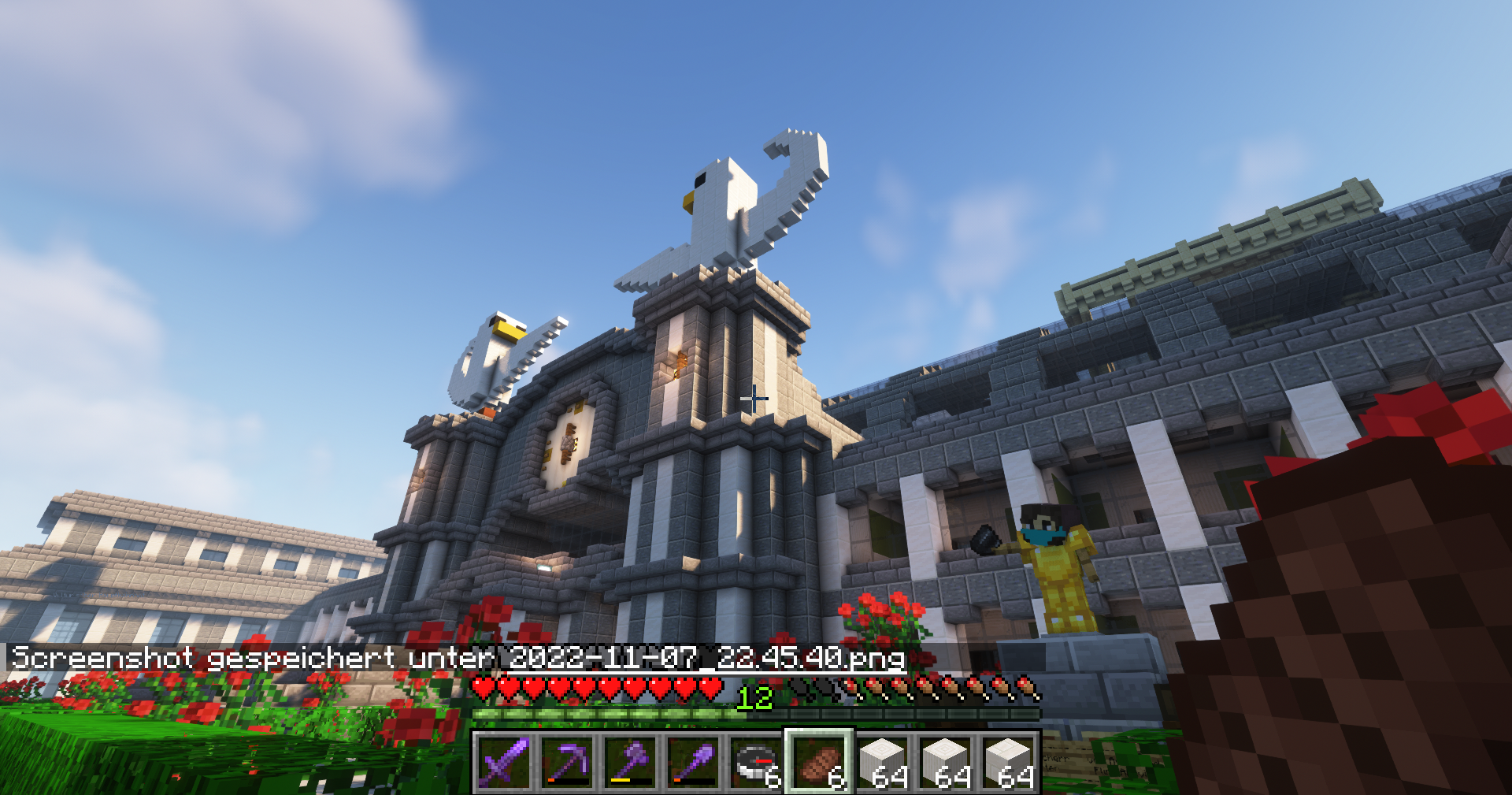Select the enchanted pickaxe hotbar slot

point(567,762)
